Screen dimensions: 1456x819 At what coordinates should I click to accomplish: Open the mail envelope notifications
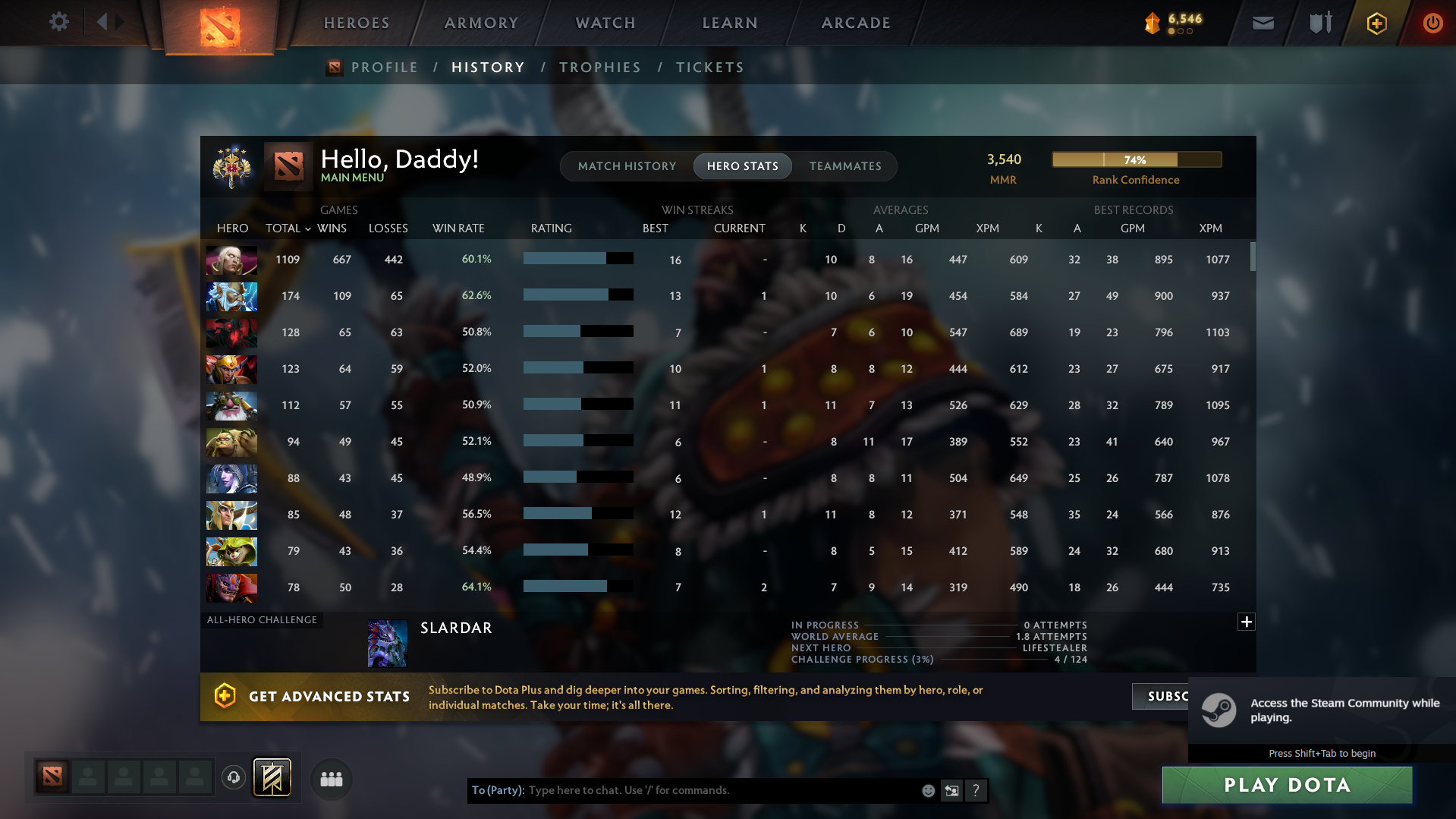[1262, 23]
